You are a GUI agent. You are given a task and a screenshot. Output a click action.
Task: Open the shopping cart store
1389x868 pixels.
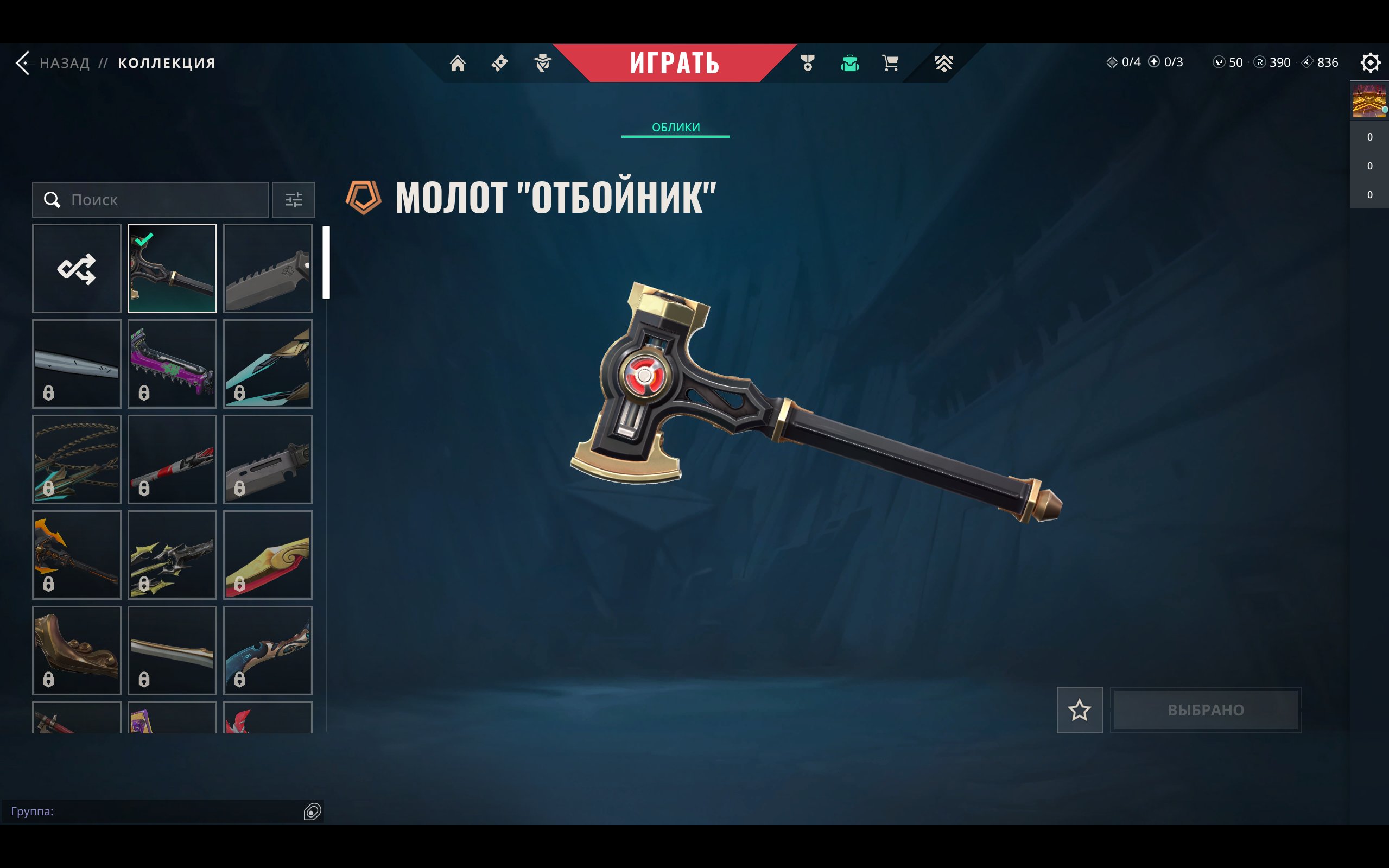pos(890,62)
